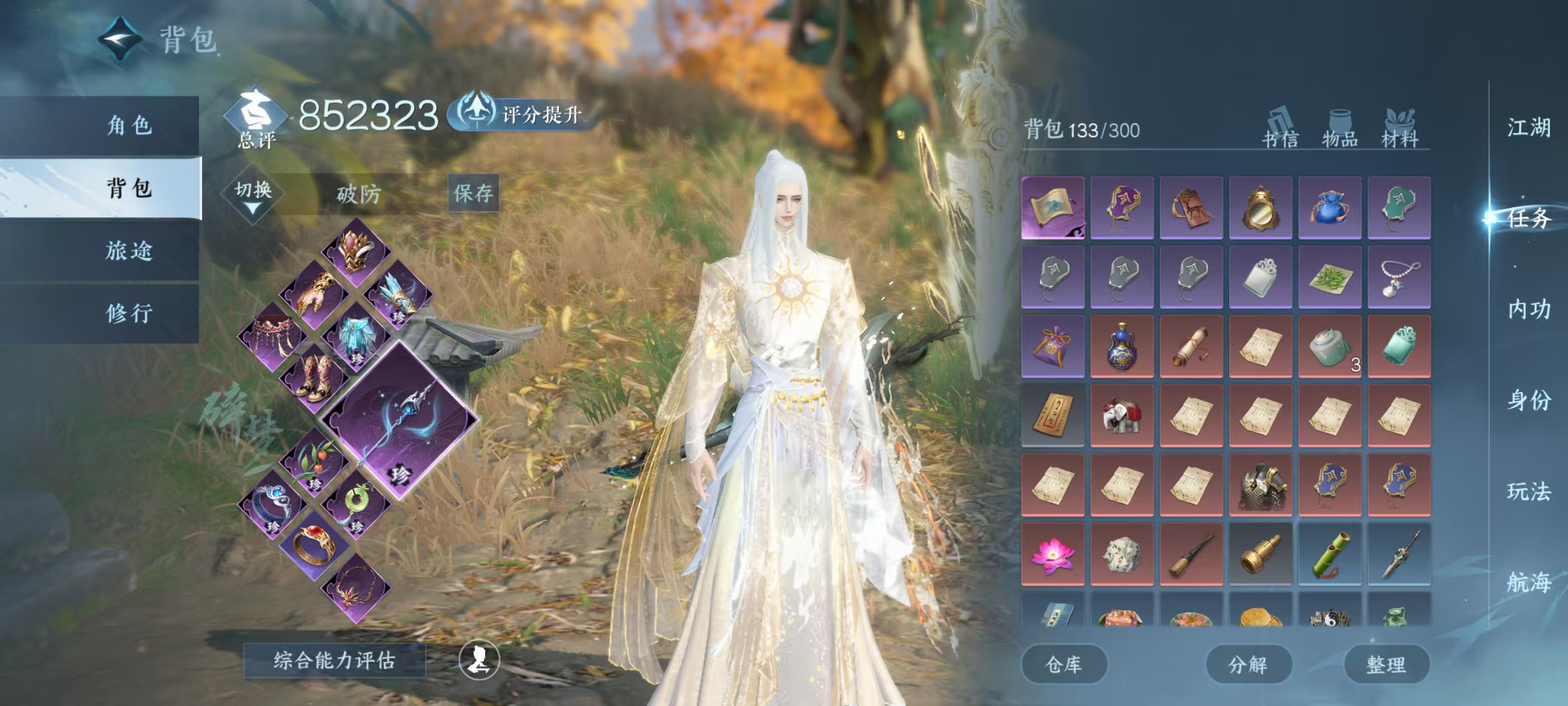Save the equipment set with 保存

(x=473, y=193)
